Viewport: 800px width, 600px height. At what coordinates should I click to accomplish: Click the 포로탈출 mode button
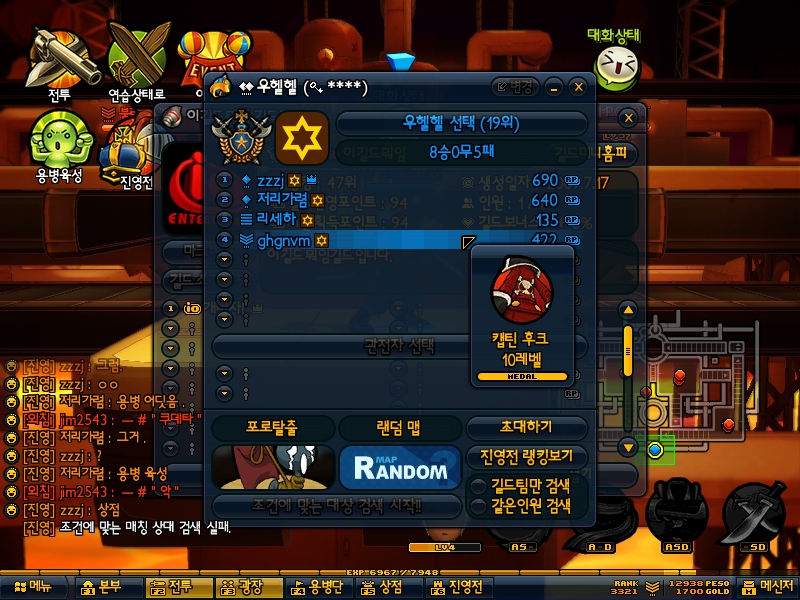[272, 427]
